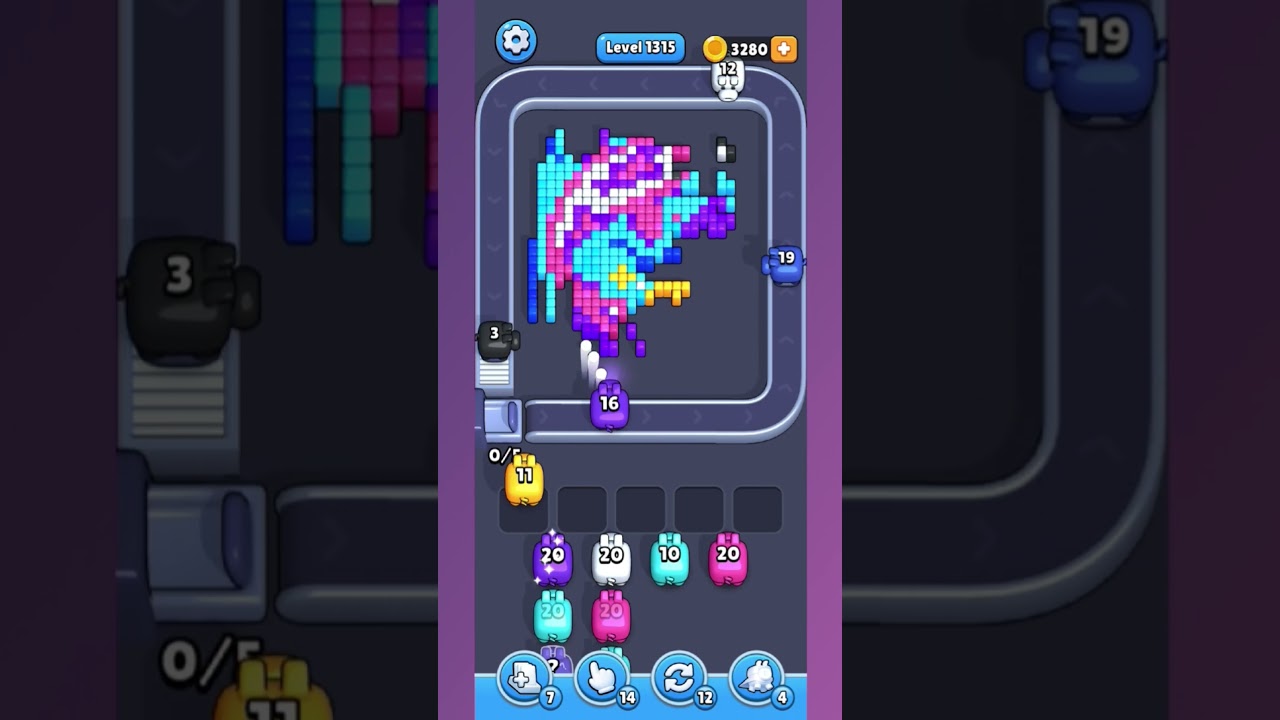Viewport: 1280px width, 720px height.
Task: Tap the Level 1315 banner
Action: point(639,47)
